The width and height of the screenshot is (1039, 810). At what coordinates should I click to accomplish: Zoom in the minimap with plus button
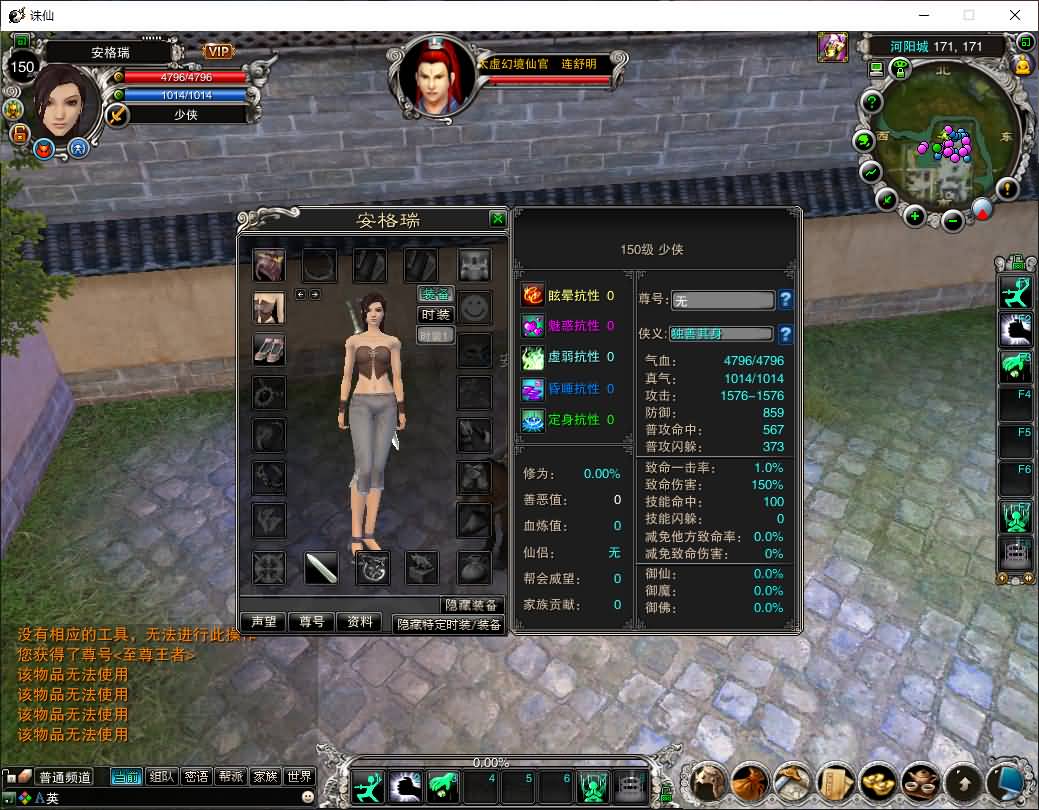pyautogui.click(x=914, y=215)
